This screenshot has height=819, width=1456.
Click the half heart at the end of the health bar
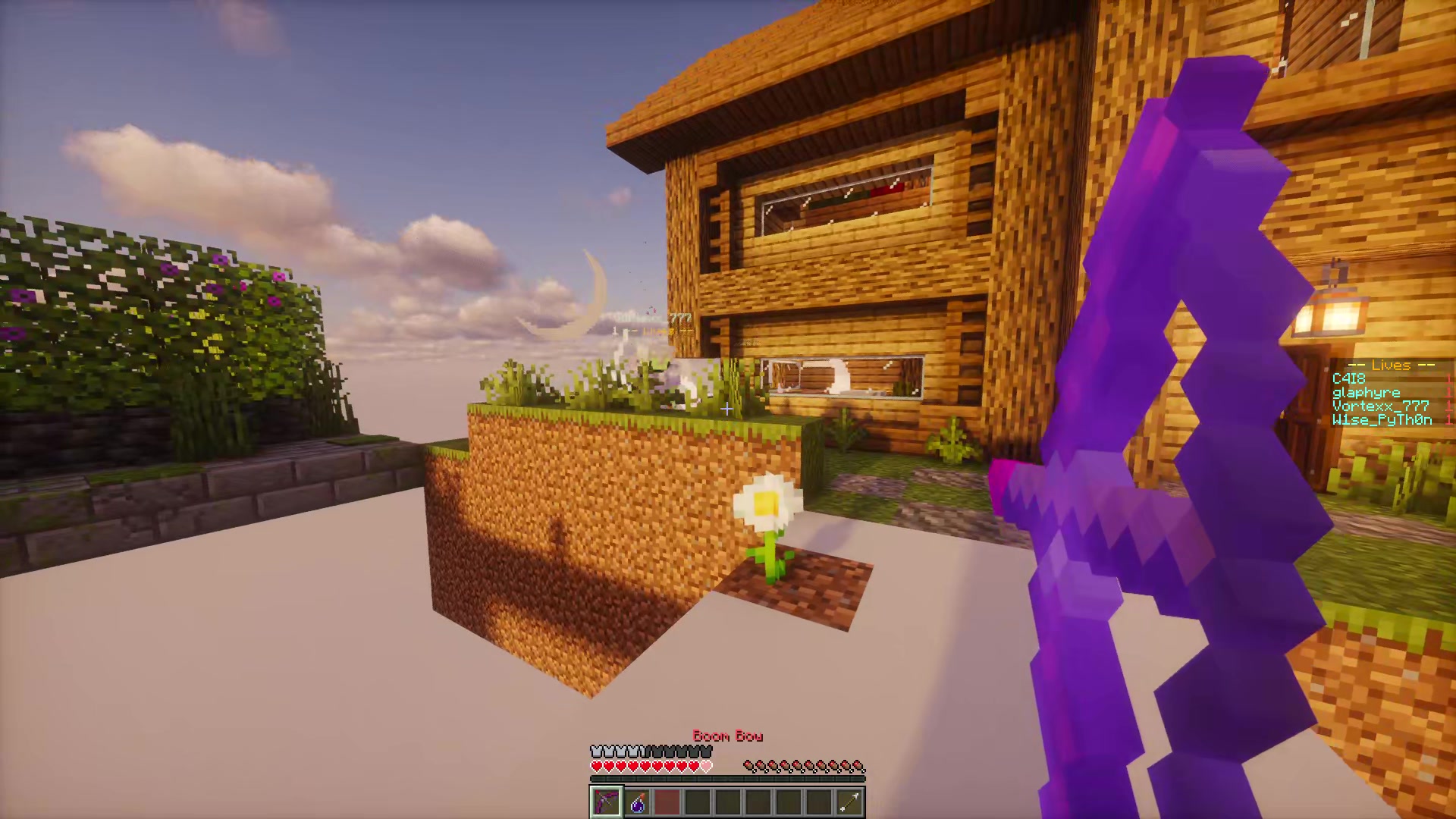[x=705, y=766]
